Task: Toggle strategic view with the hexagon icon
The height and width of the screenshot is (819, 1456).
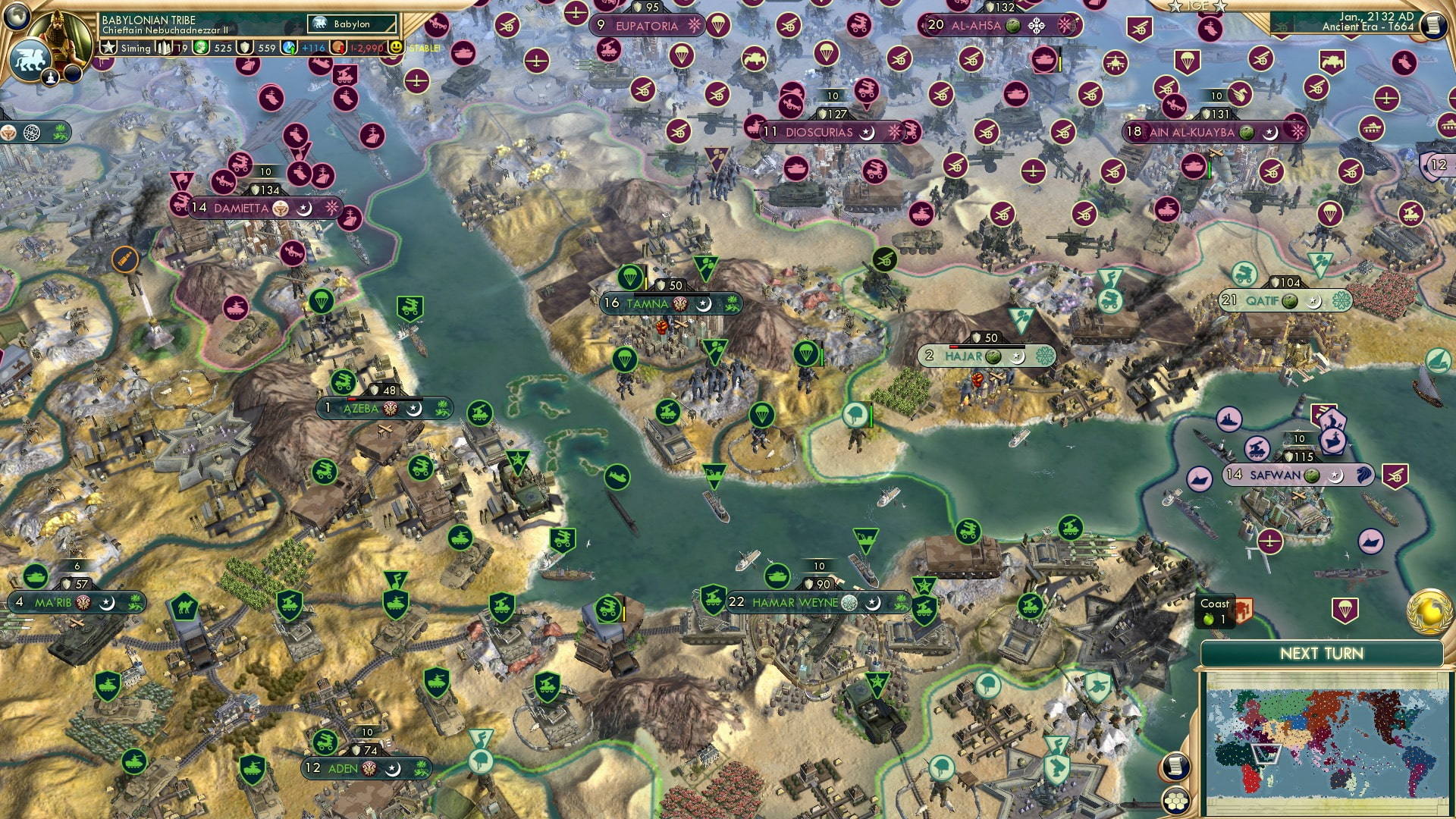Action: [1176, 801]
